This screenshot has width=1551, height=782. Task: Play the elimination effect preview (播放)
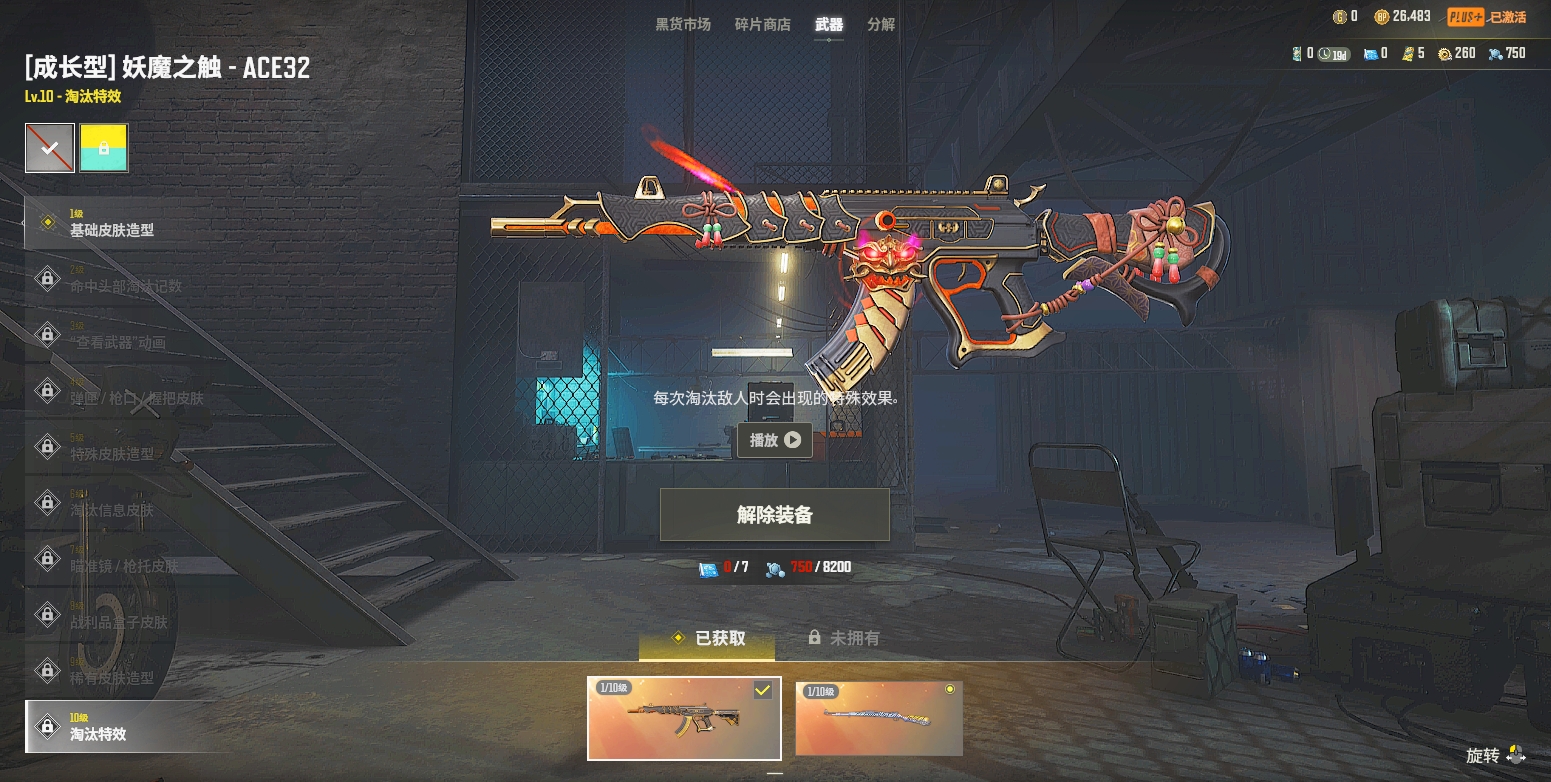click(775, 440)
